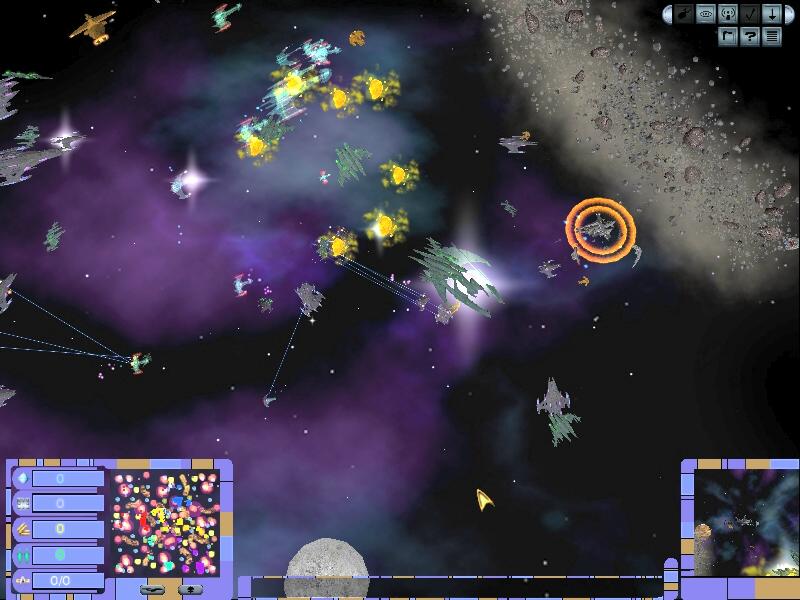Image resolution: width=800 pixels, height=600 pixels.
Task: Click the helicopter-shaped icon in the top toolbar
Action: click(x=685, y=15)
